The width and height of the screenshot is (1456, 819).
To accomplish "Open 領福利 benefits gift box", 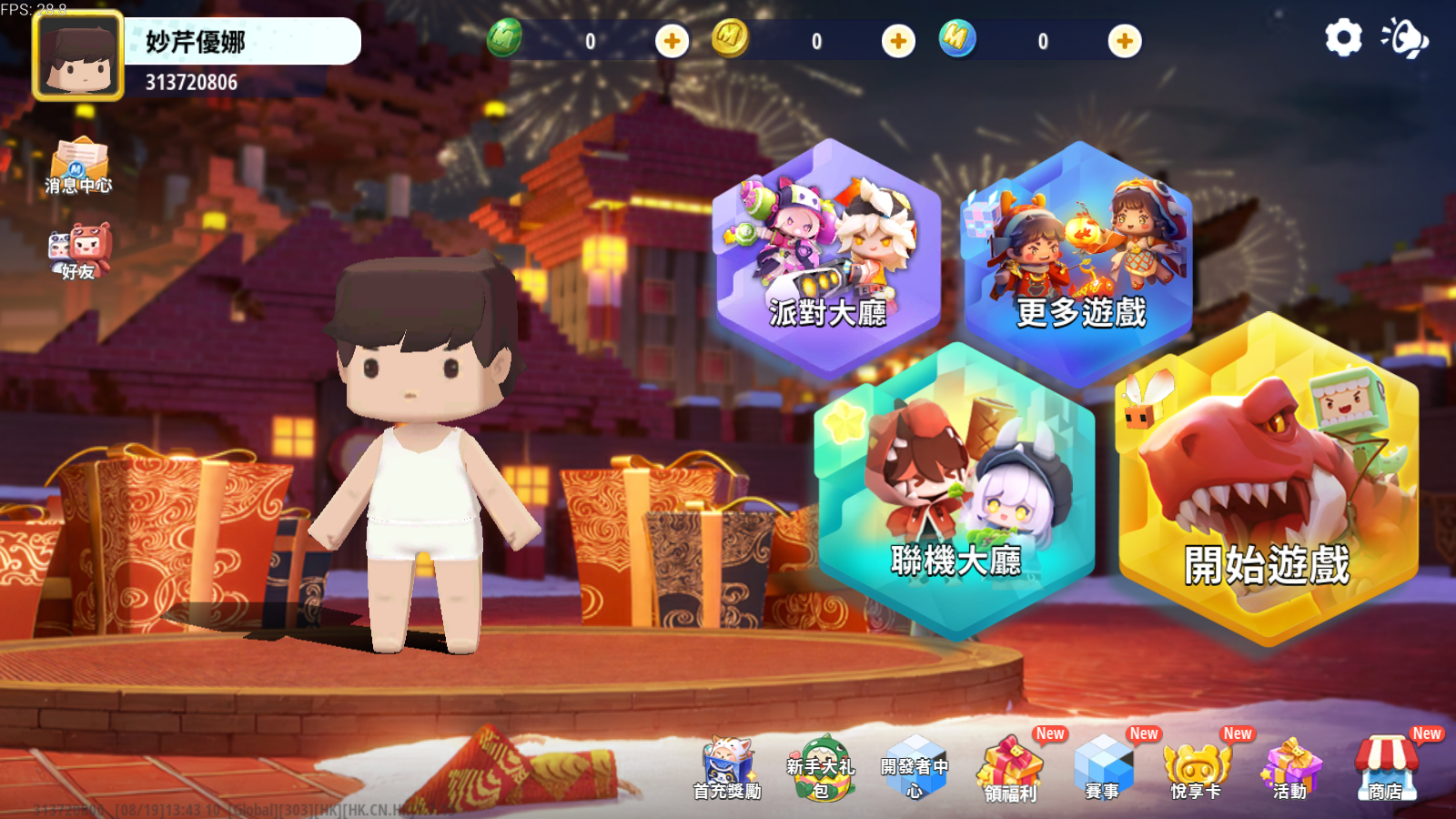I will coord(1010,771).
